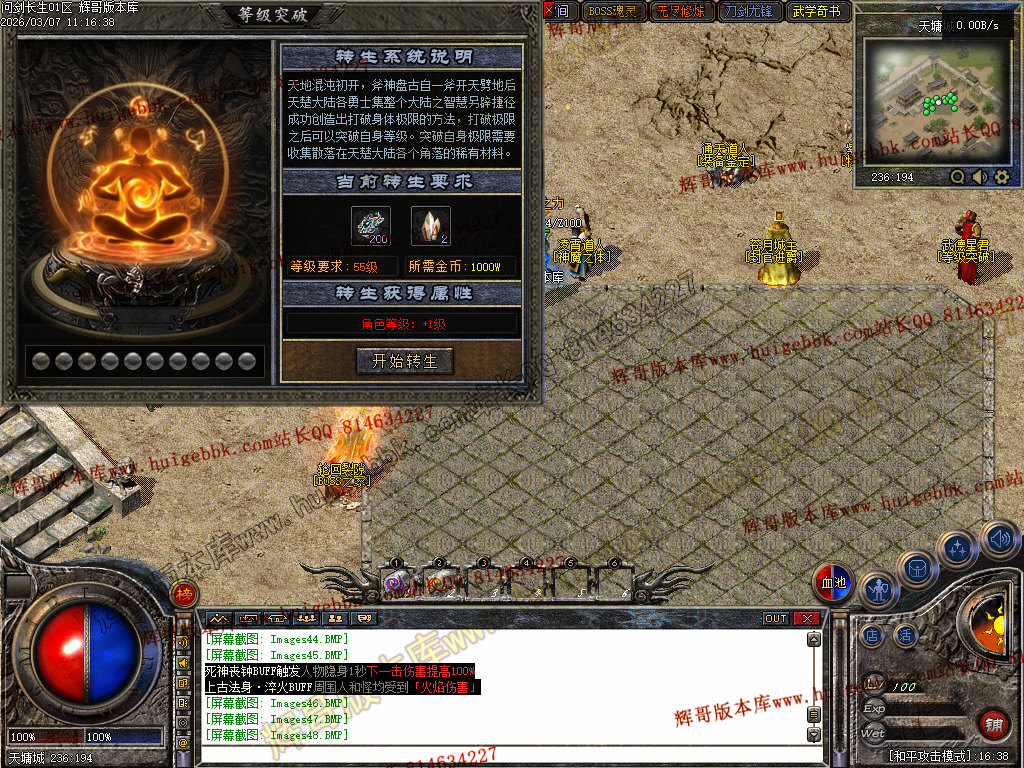Open the BOSS魂灵 menu

pyautogui.click(x=612, y=12)
